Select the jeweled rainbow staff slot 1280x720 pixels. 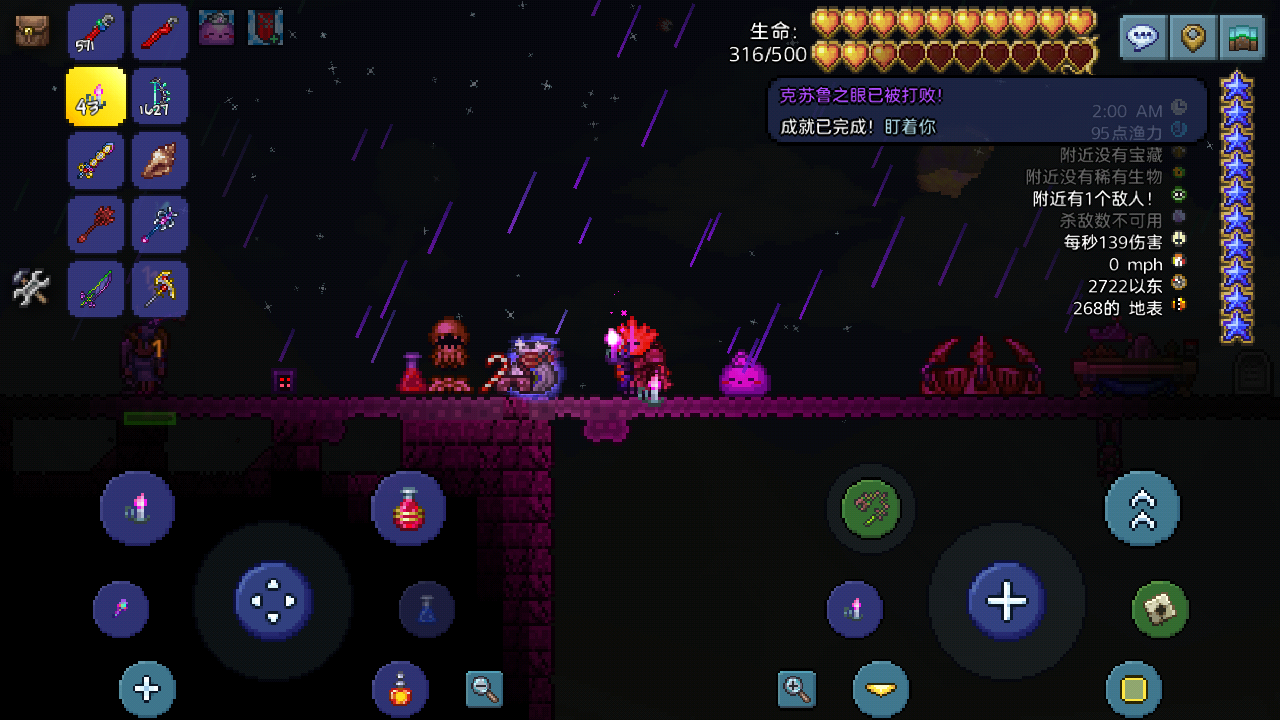[x=96, y=160]
